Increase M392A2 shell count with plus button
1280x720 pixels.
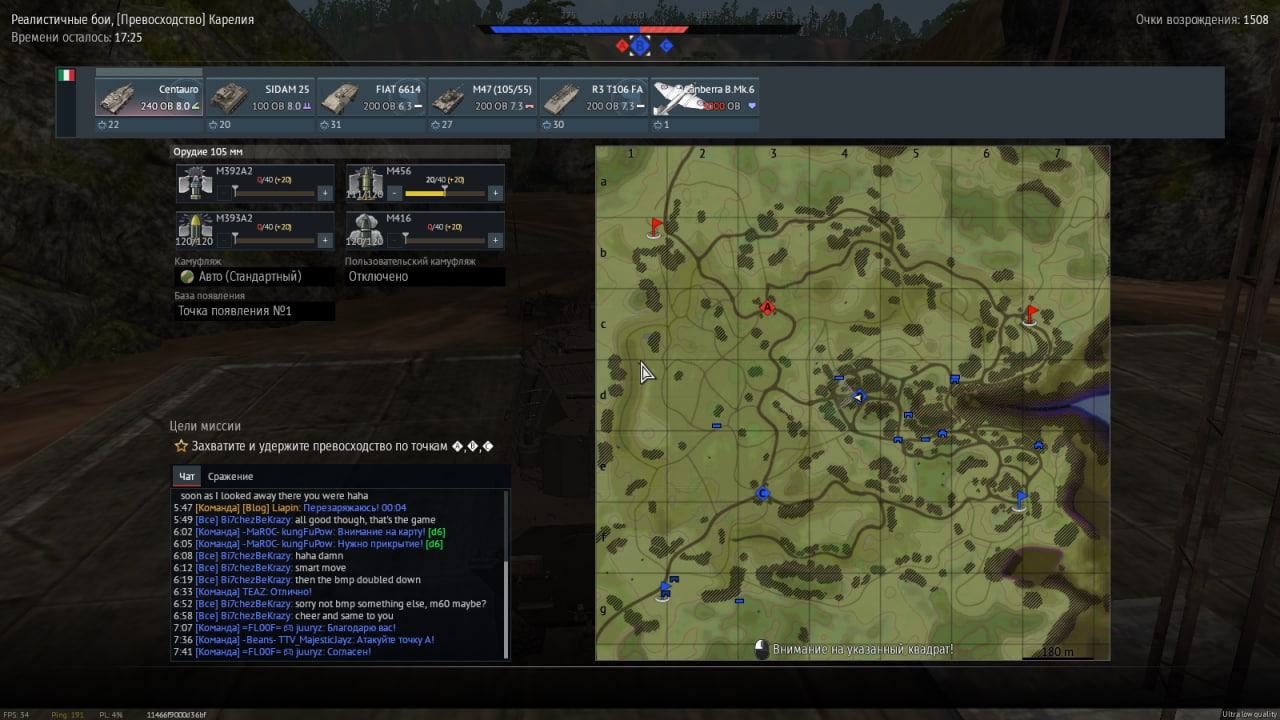(325, 193)
